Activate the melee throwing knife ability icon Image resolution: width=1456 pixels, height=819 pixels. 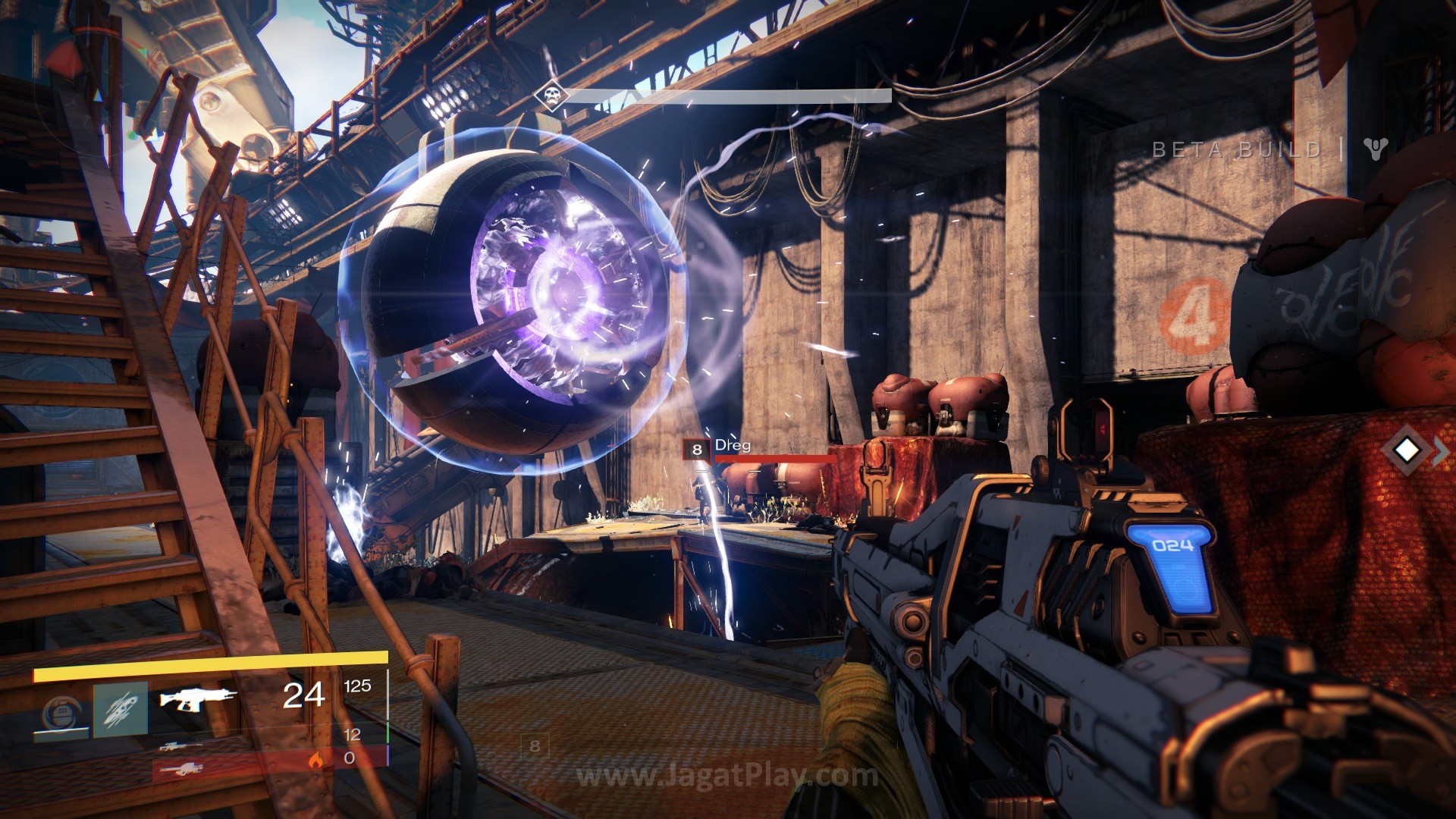tap(121, 711)
